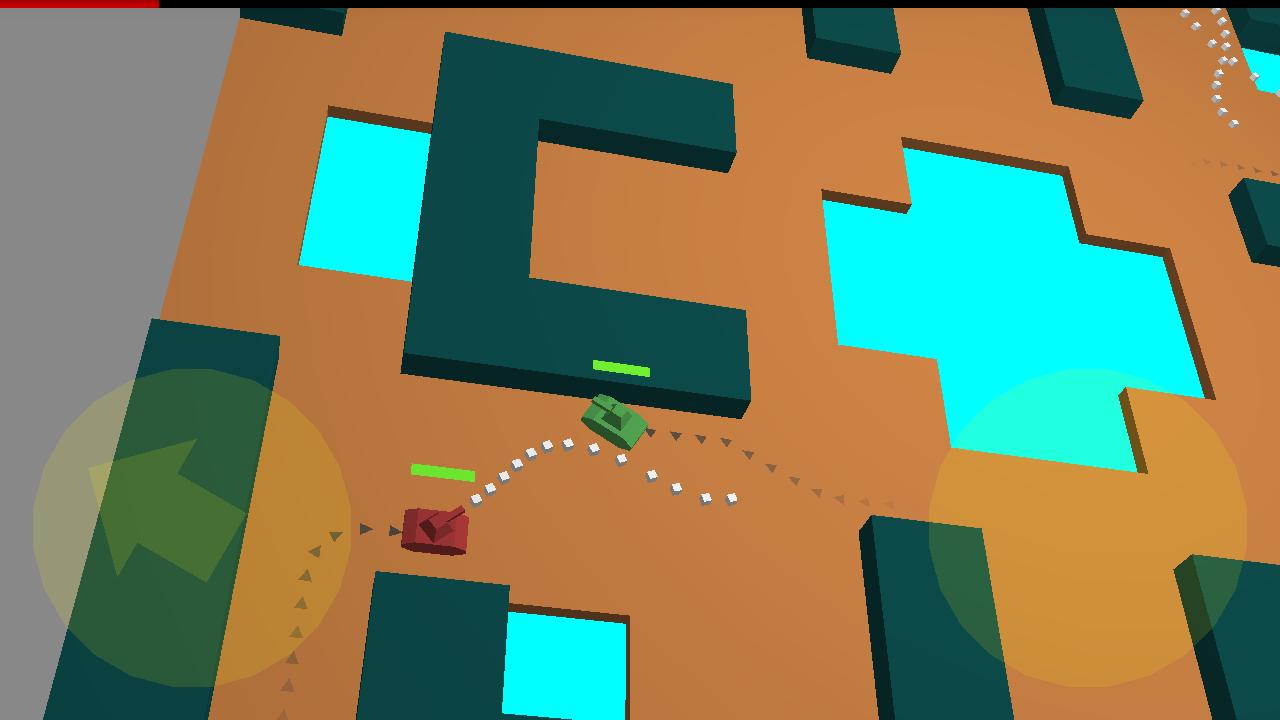Click the green tank's health bar
This screenshot has height=720, width=1280.
point(620,369)
